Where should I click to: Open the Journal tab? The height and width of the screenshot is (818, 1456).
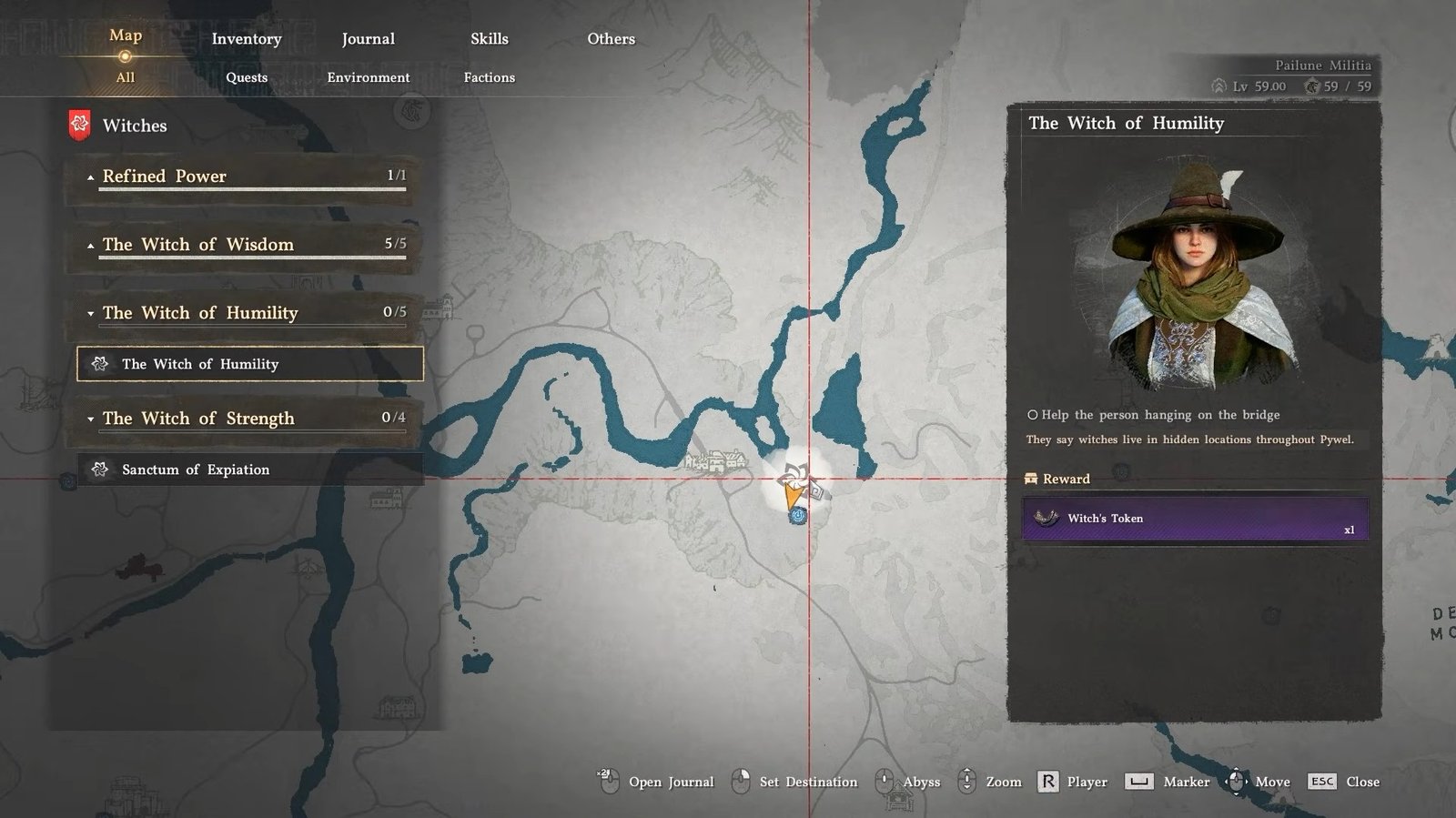point(368,39)
